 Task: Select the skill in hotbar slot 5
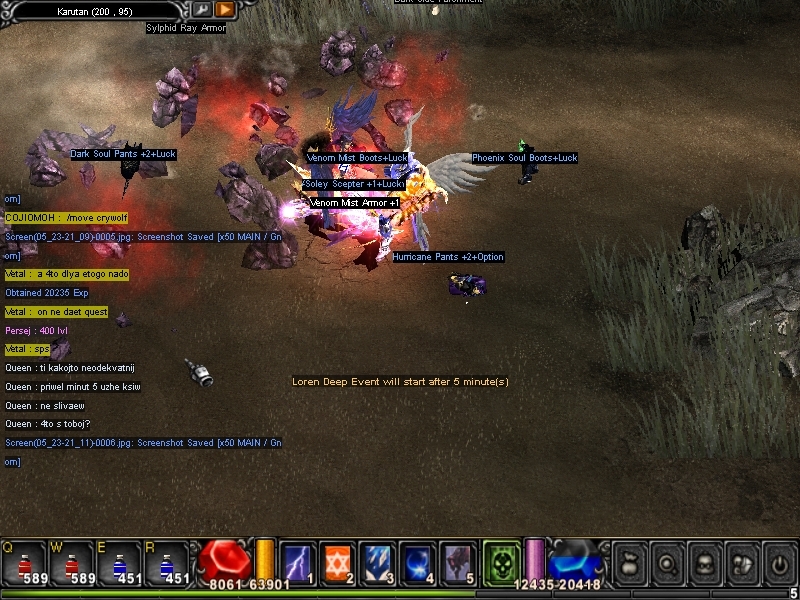457,563
